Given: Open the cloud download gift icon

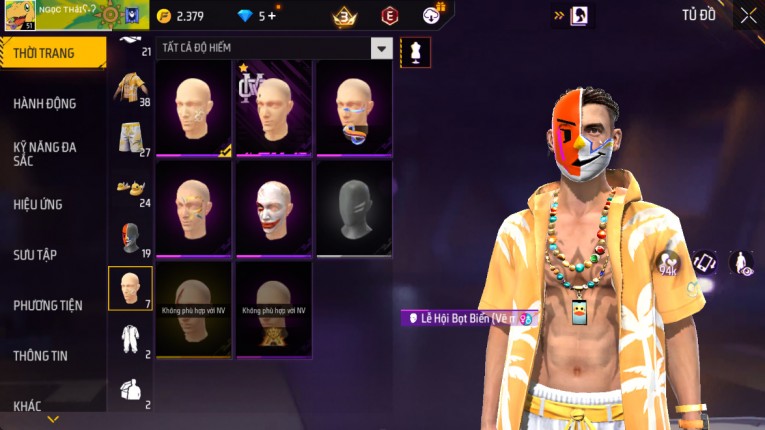Looking at the screenshot, I should pyautogui.click(x=432, y=15).
